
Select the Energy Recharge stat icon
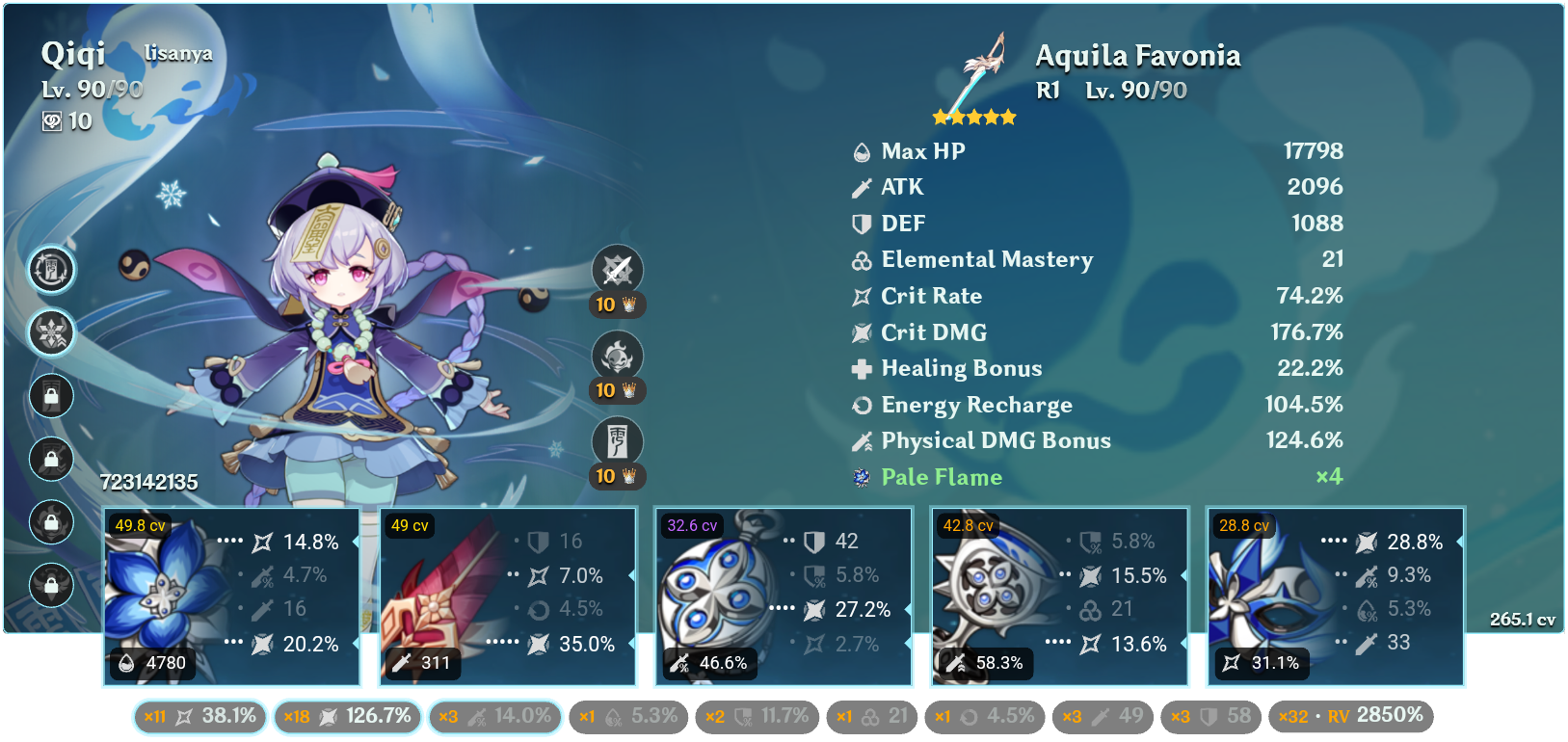tap(861, 405)
